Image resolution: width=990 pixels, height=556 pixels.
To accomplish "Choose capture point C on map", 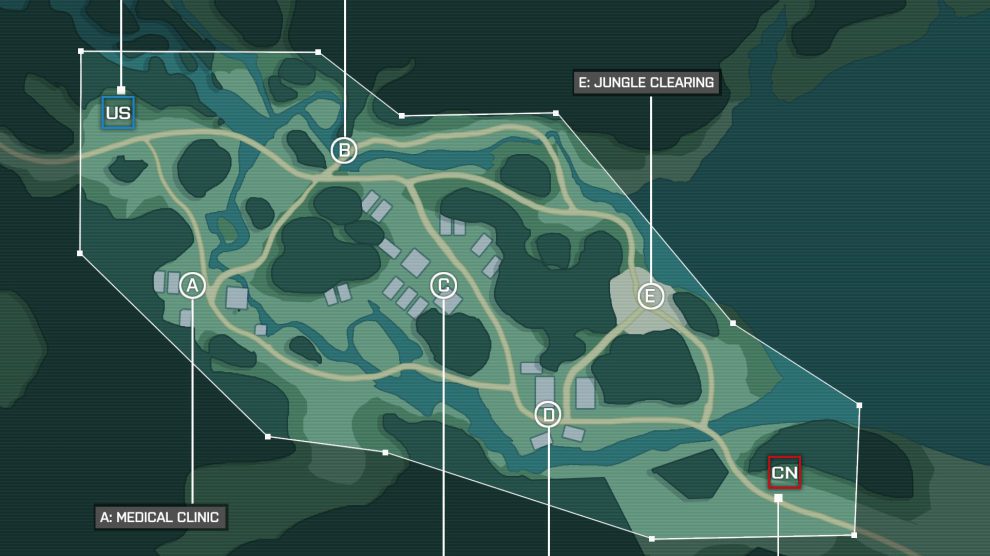I will pyautogui.click(x=443, y=286).
